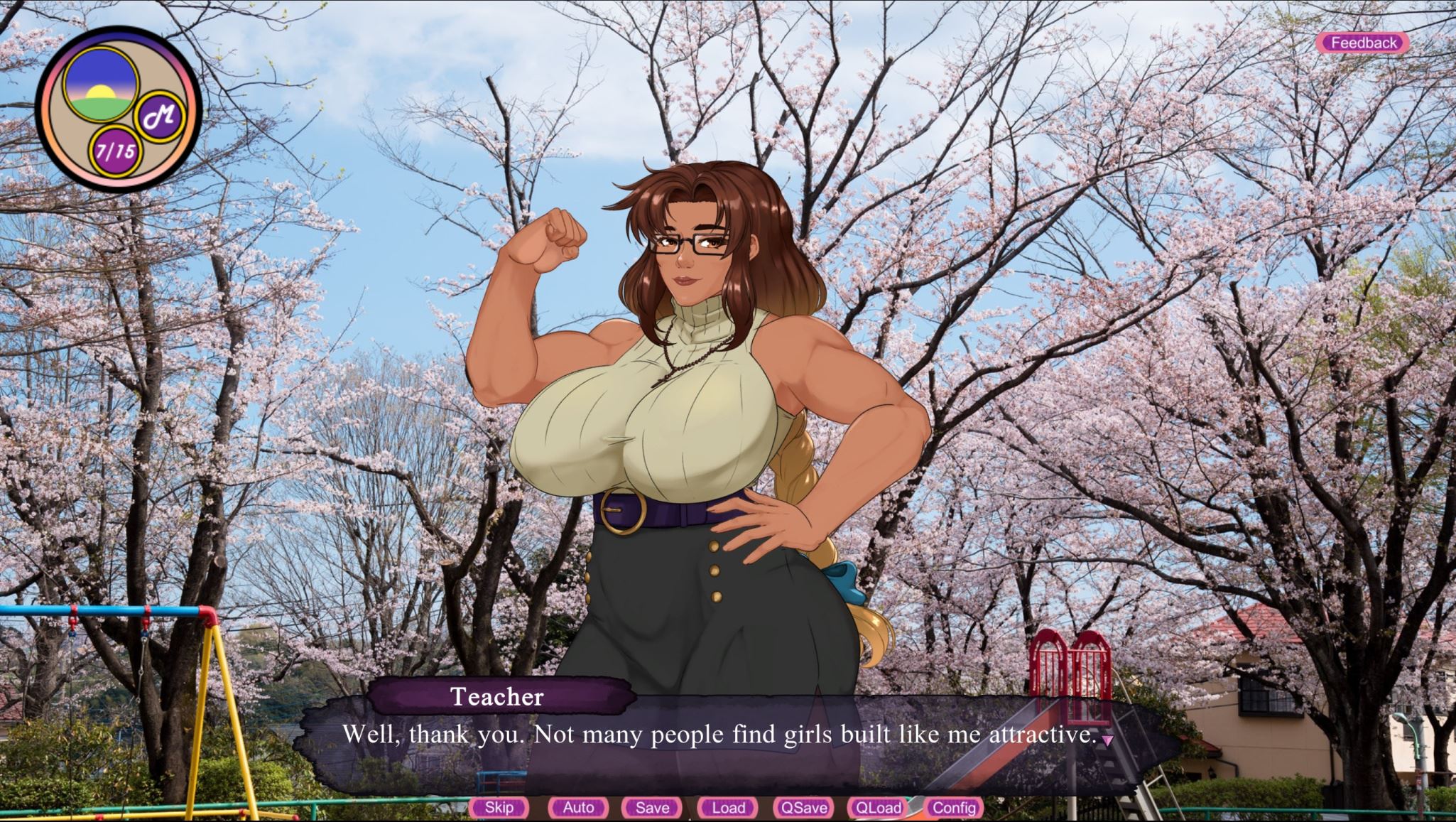The height and width of the screenshot is (822, 1456).
Task: Activate Skip to fast-forward dialogue
Action: pyautogui.click(x=499, y=807)
